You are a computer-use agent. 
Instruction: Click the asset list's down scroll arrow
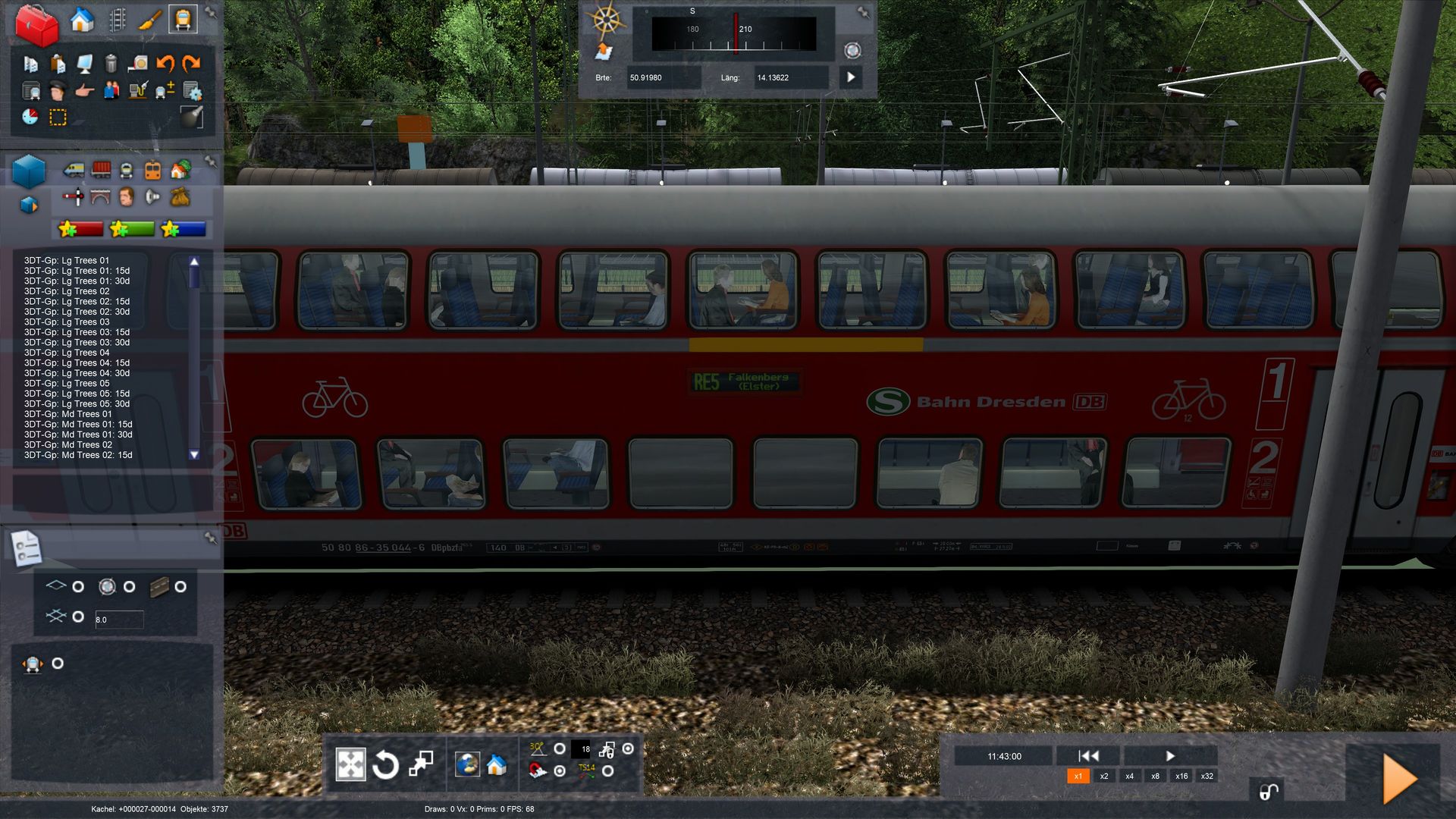click(194, 455)
